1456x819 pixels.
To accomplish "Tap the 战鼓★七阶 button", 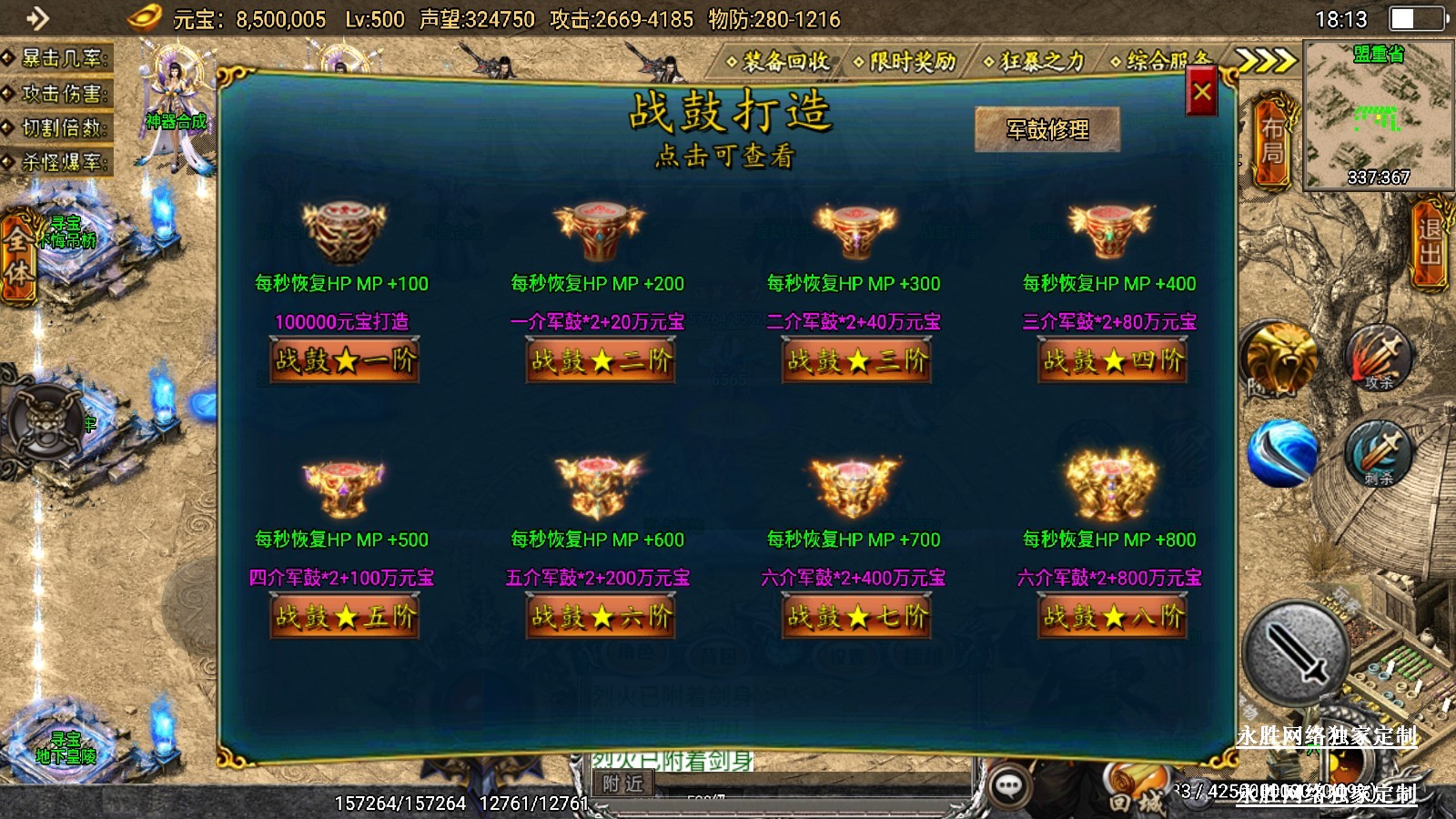I will coord(856,617).
